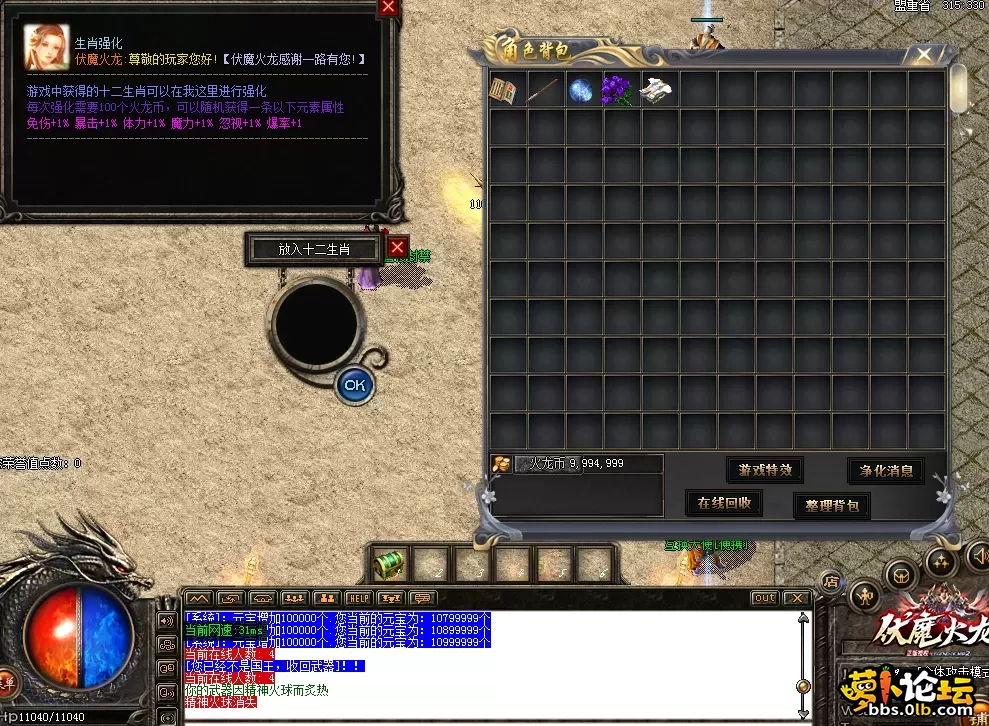Screen dimensions: 989x726
Task: Select the book item in the bag
Action: (504, 91)
